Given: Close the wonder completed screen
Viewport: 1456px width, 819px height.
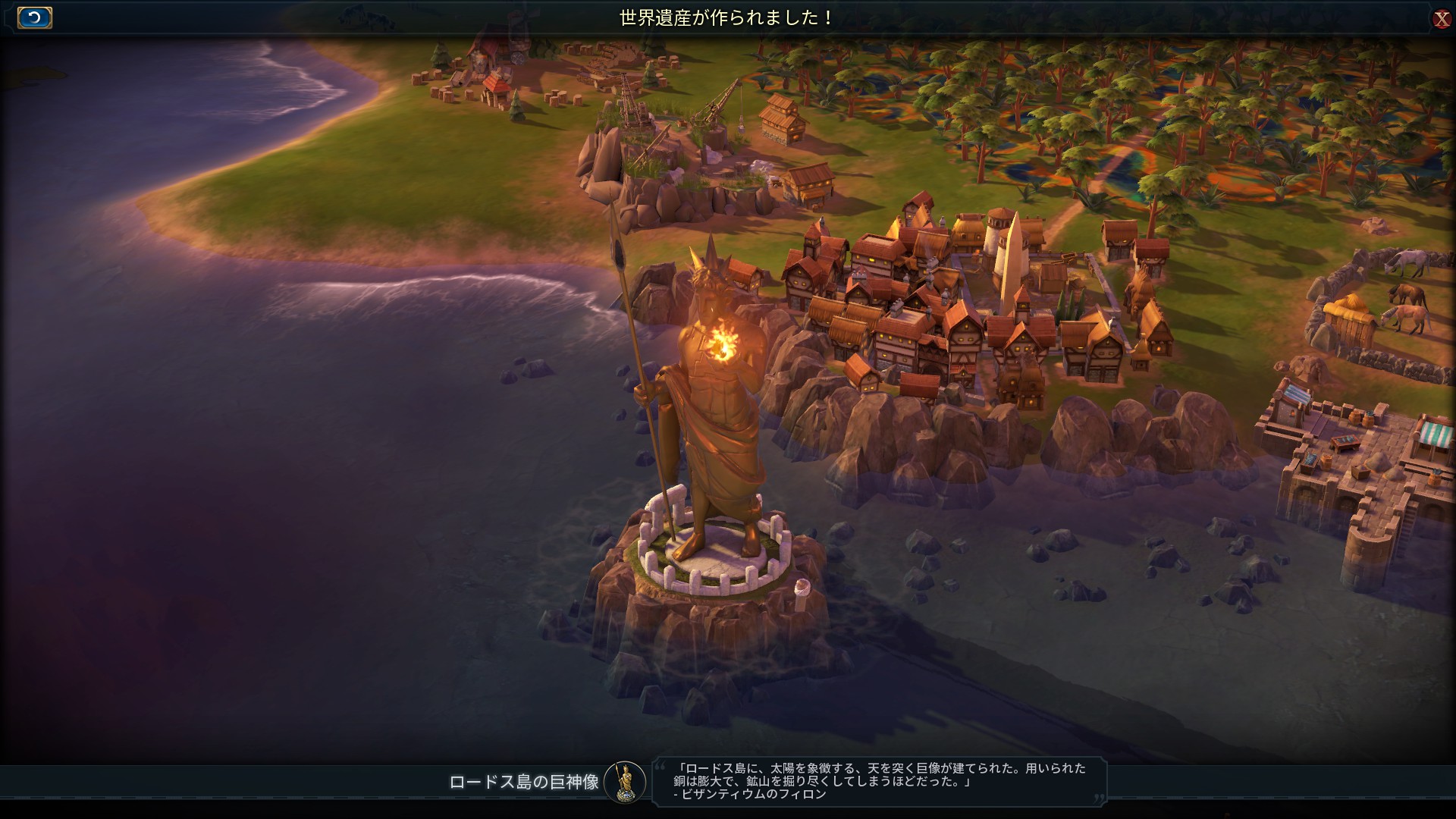Looking at the screenshot, I should (x=1441, y=19).
